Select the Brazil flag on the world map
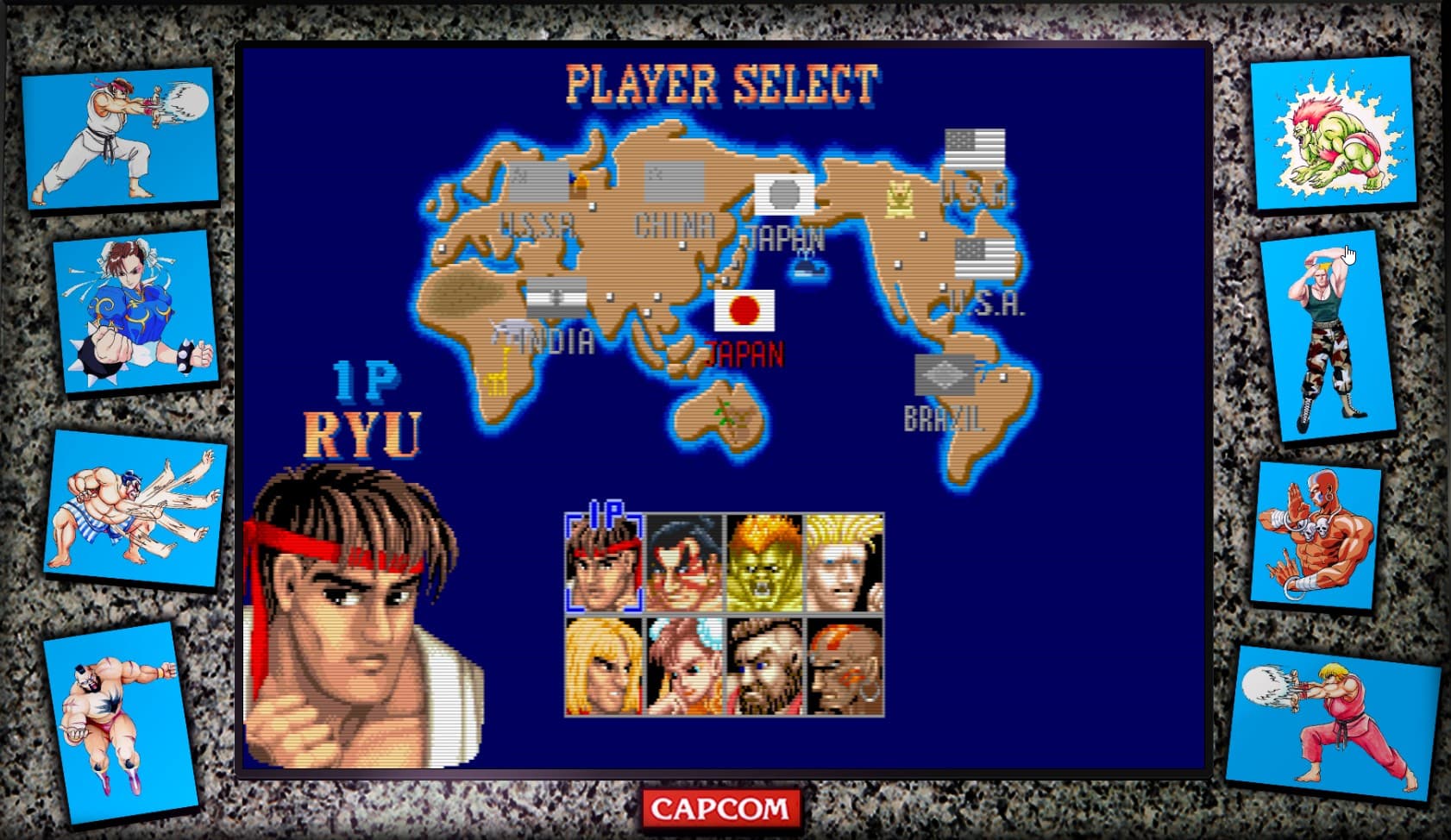 (x=945, y=374)
